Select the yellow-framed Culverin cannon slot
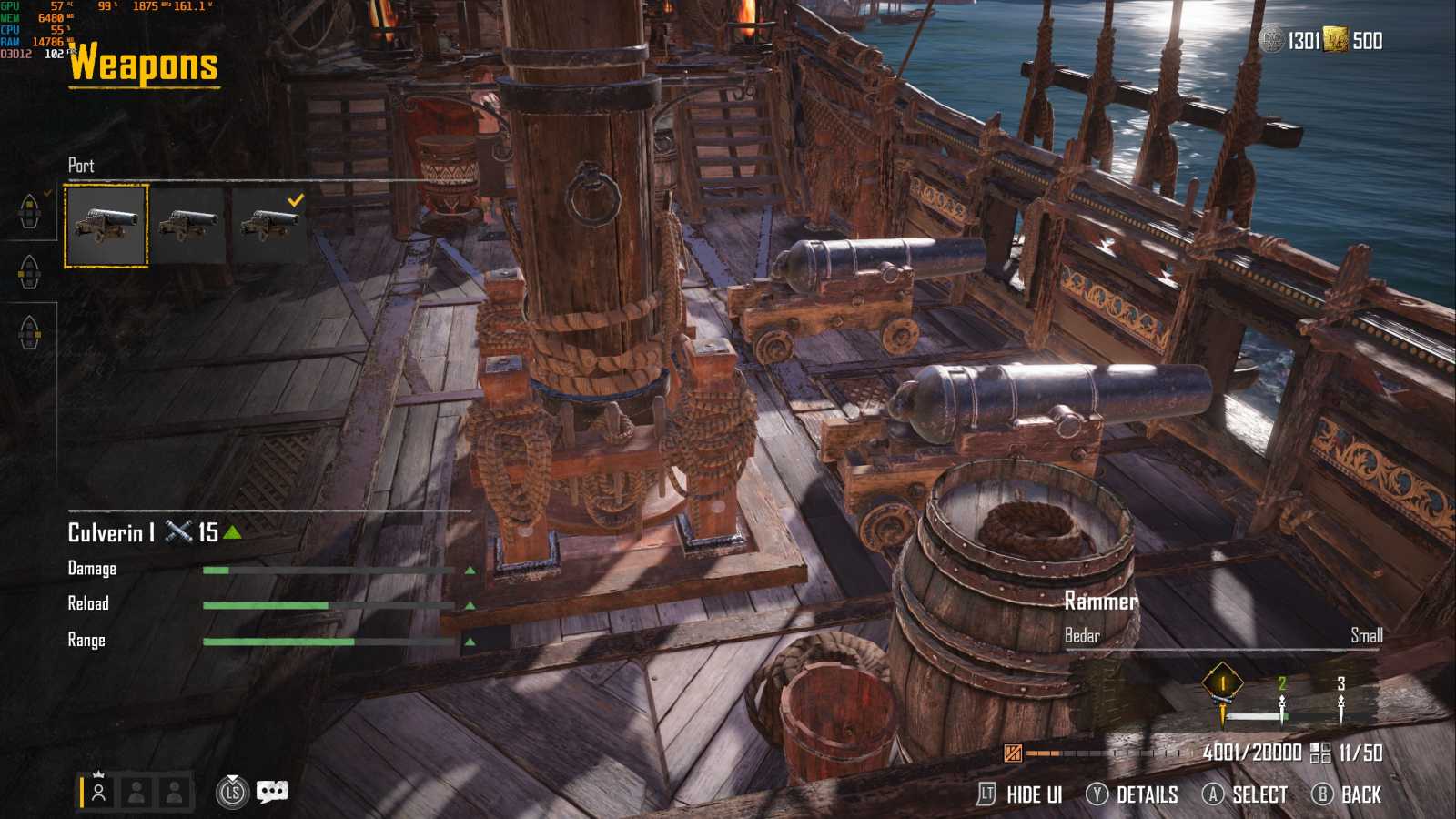Image resolution: width=1456 pixels, height=819 pixels. [106, 226]
